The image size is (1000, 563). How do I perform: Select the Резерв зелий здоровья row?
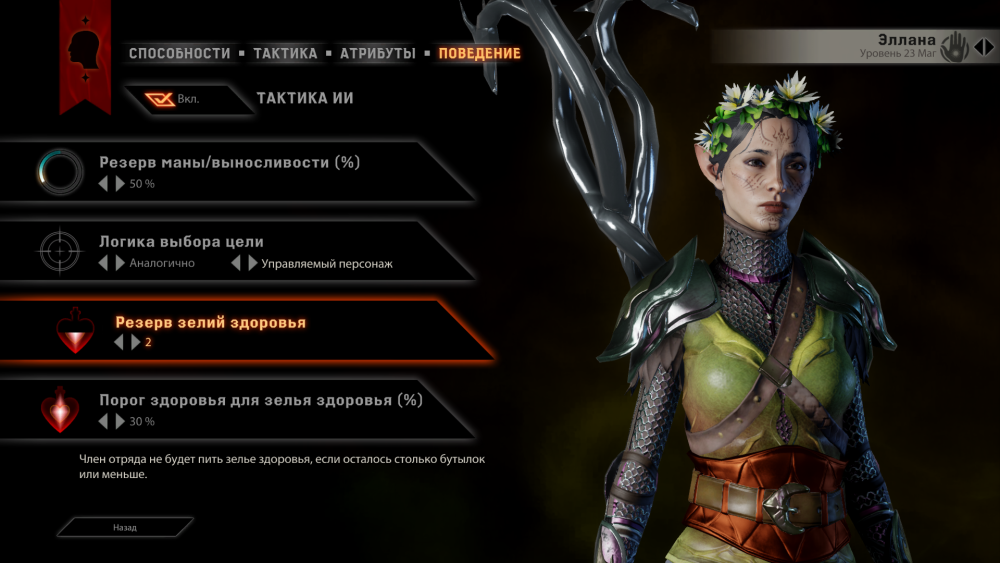[210, 323]
